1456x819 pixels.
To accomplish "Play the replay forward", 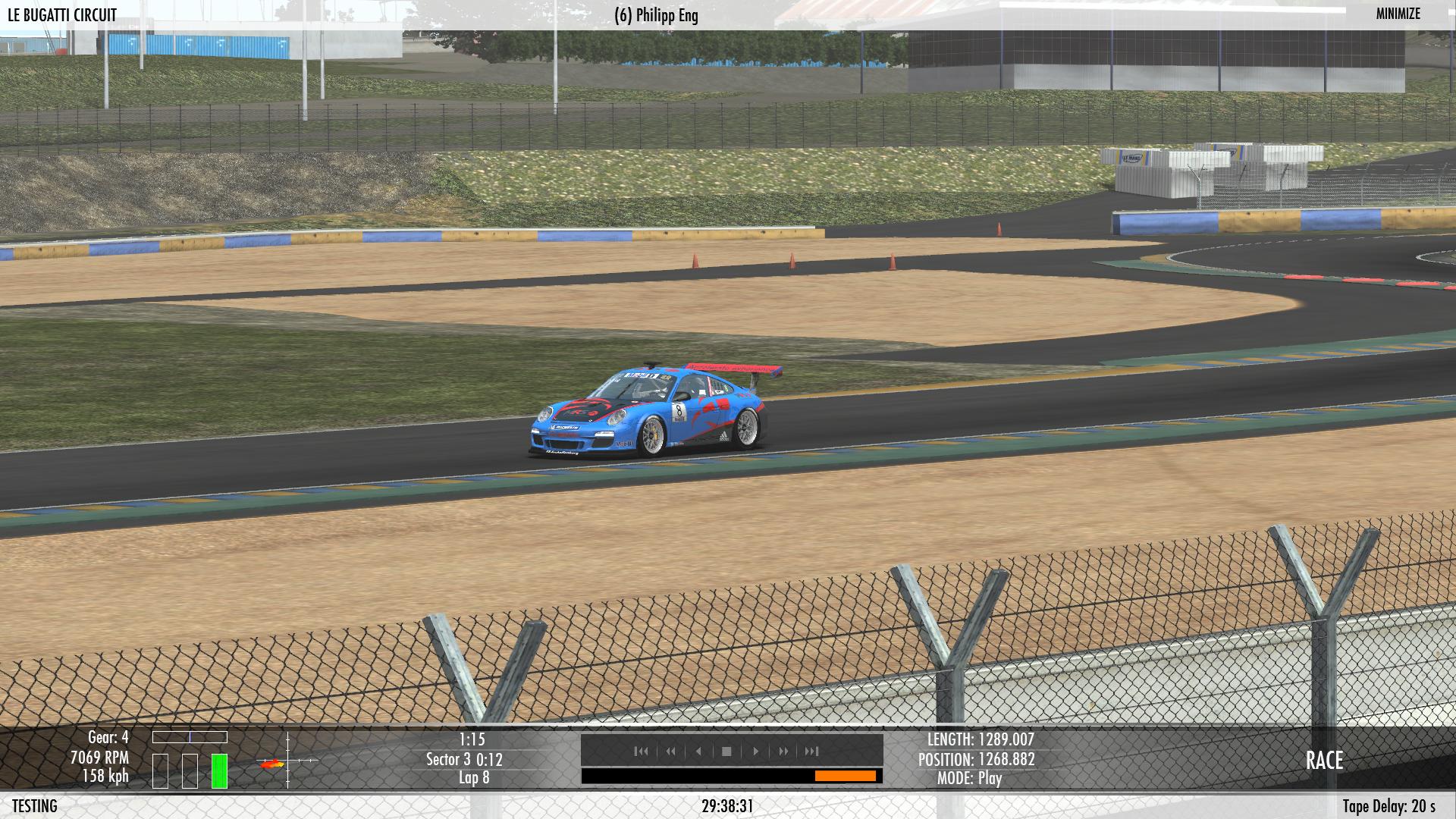I will [x=755, y=752].
